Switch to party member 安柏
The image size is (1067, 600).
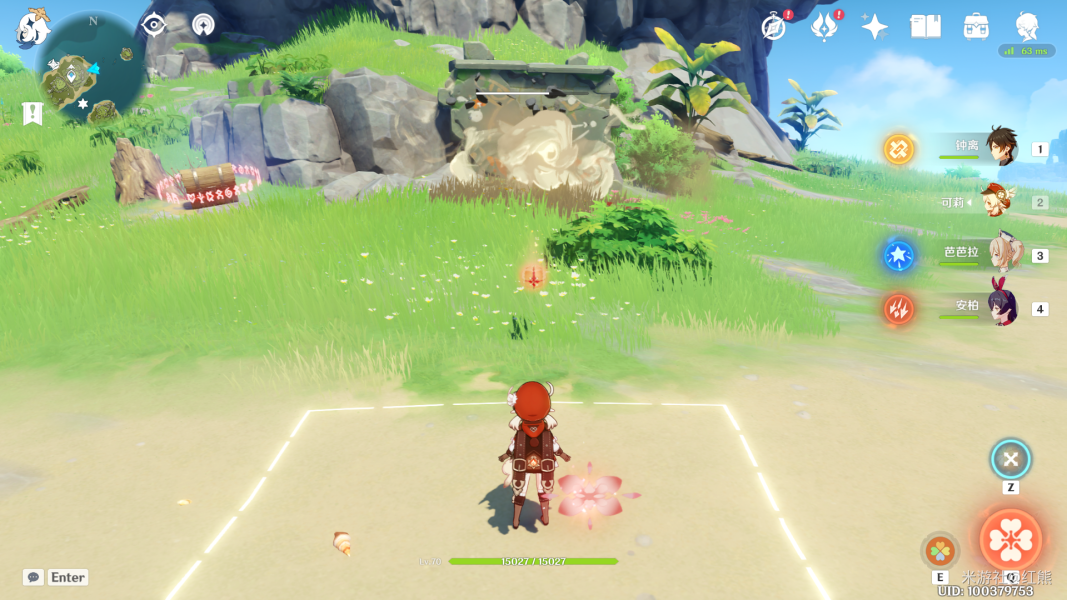click(1000, 307)
